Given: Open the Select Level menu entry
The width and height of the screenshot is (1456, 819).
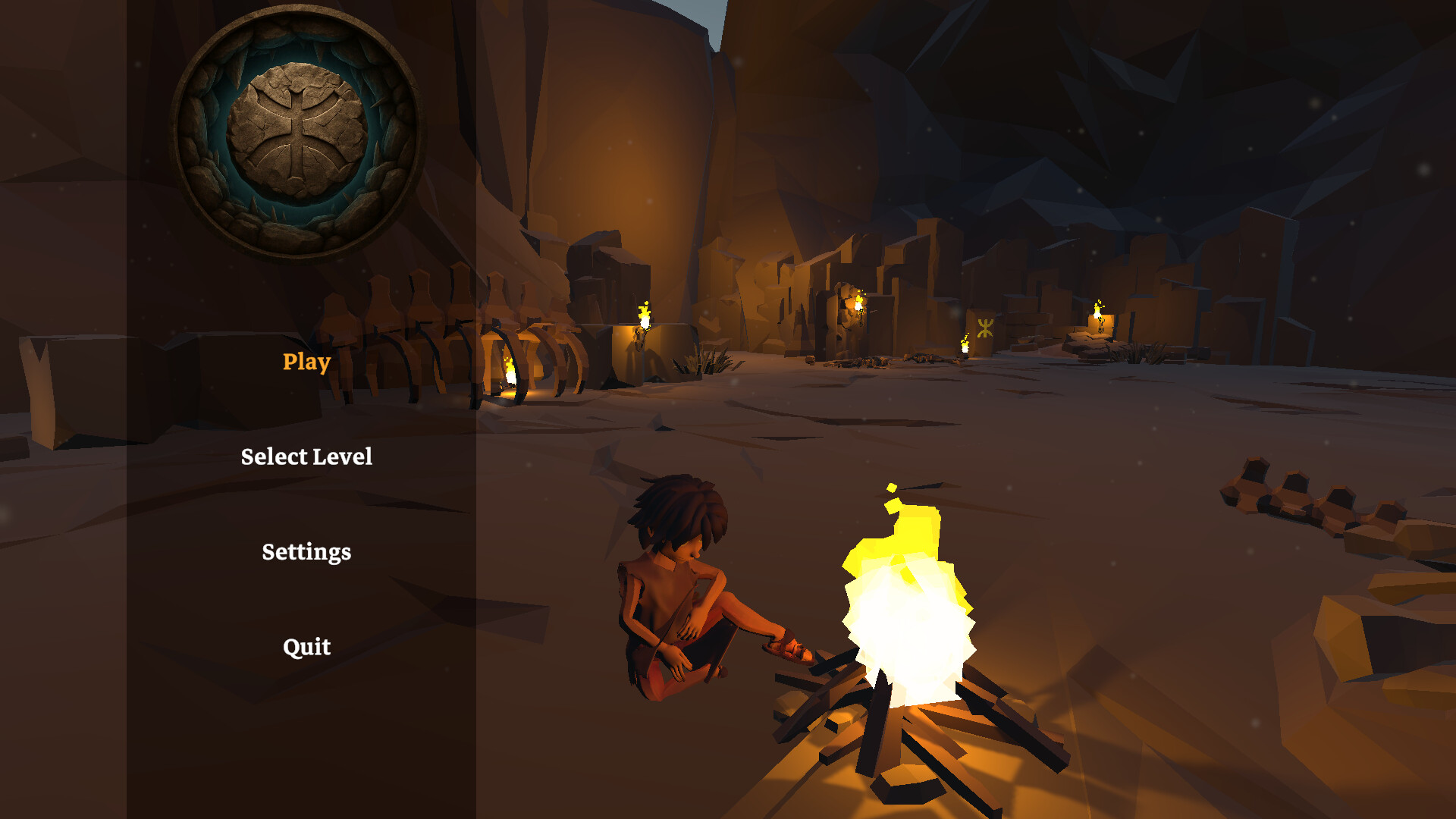Looking at the screenshot, I should point(306,457).
